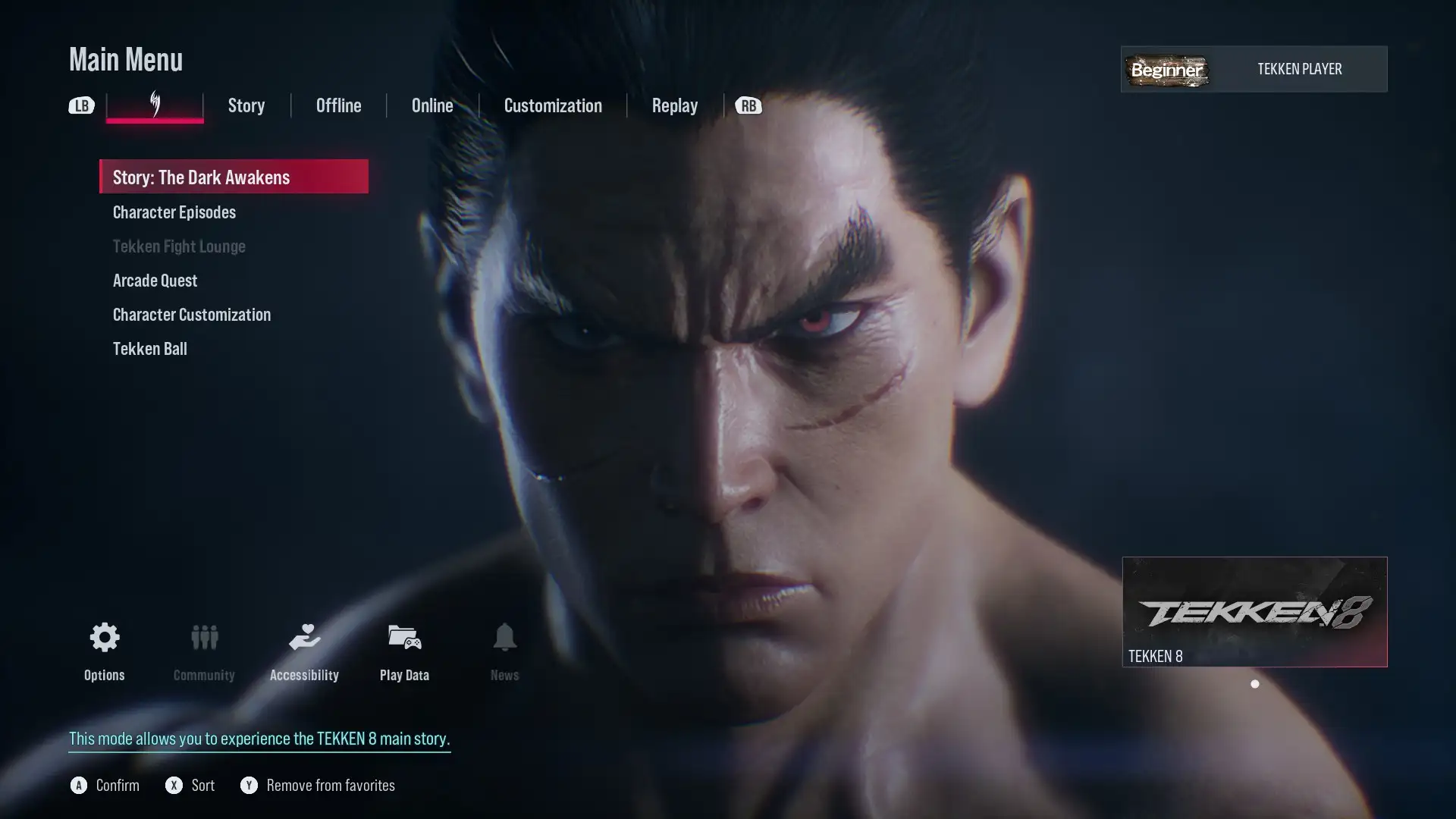This screenshot has height=819, width=1456.
Task: Open the Online tab
Action: pyautogui.click(x=432, y=105)
